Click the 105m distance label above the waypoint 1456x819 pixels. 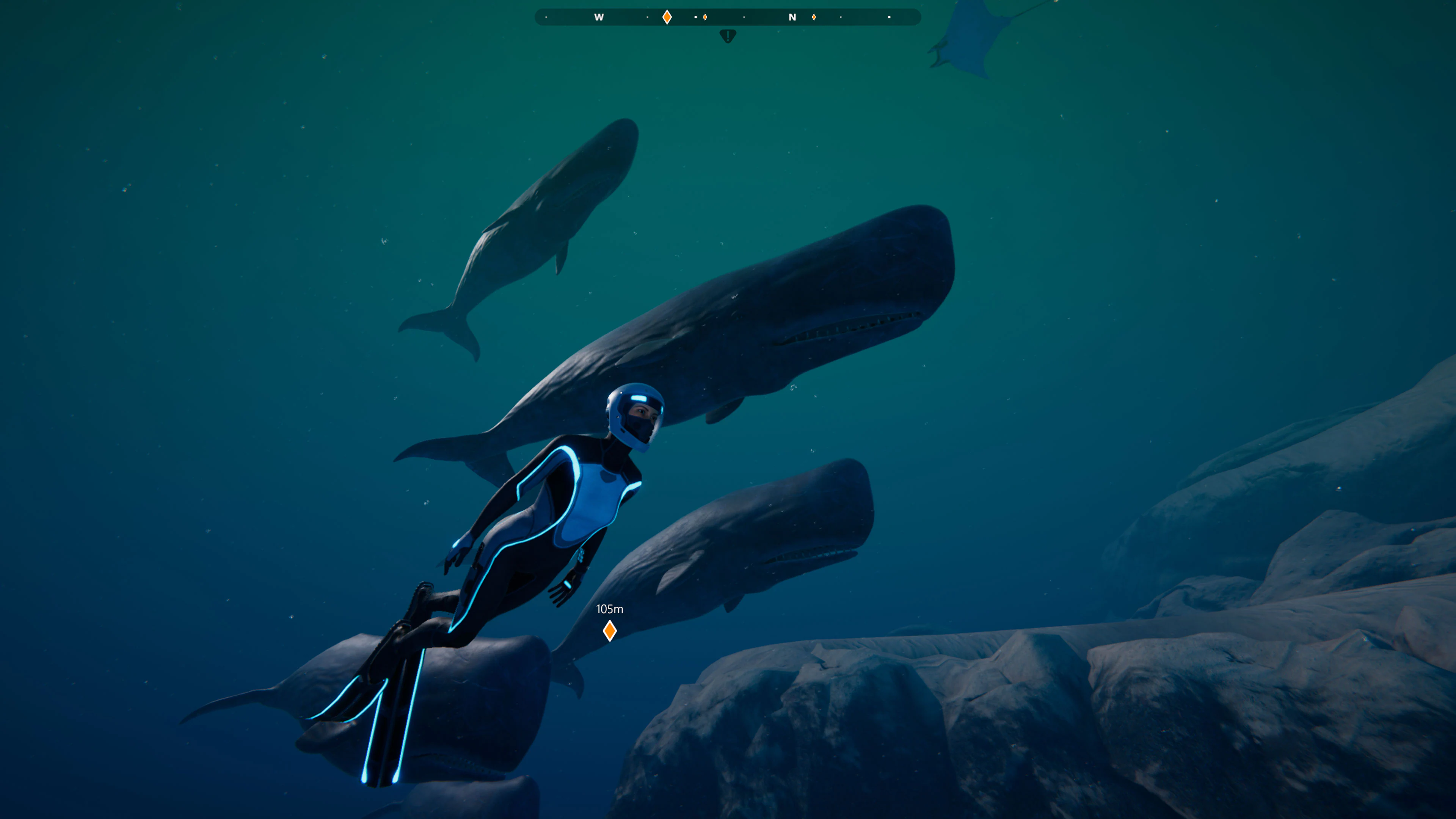(x=610, y=609)
